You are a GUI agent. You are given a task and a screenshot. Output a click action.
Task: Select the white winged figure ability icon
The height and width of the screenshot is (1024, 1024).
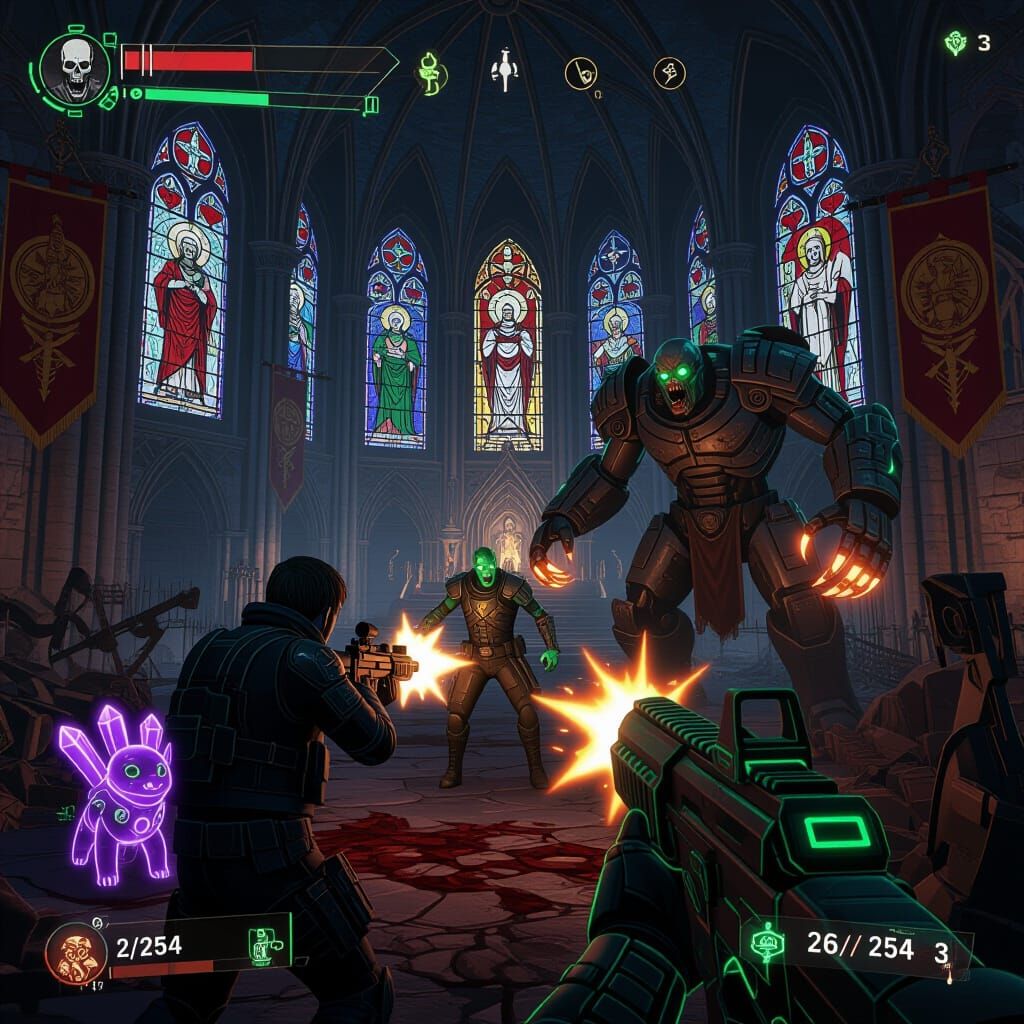coord(504,72)
